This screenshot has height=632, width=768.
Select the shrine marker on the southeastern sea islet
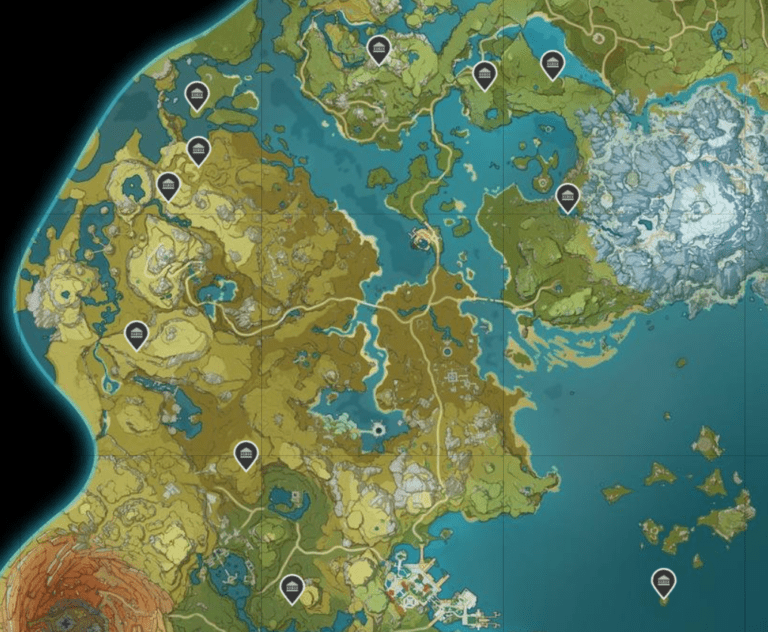[663, 581]
